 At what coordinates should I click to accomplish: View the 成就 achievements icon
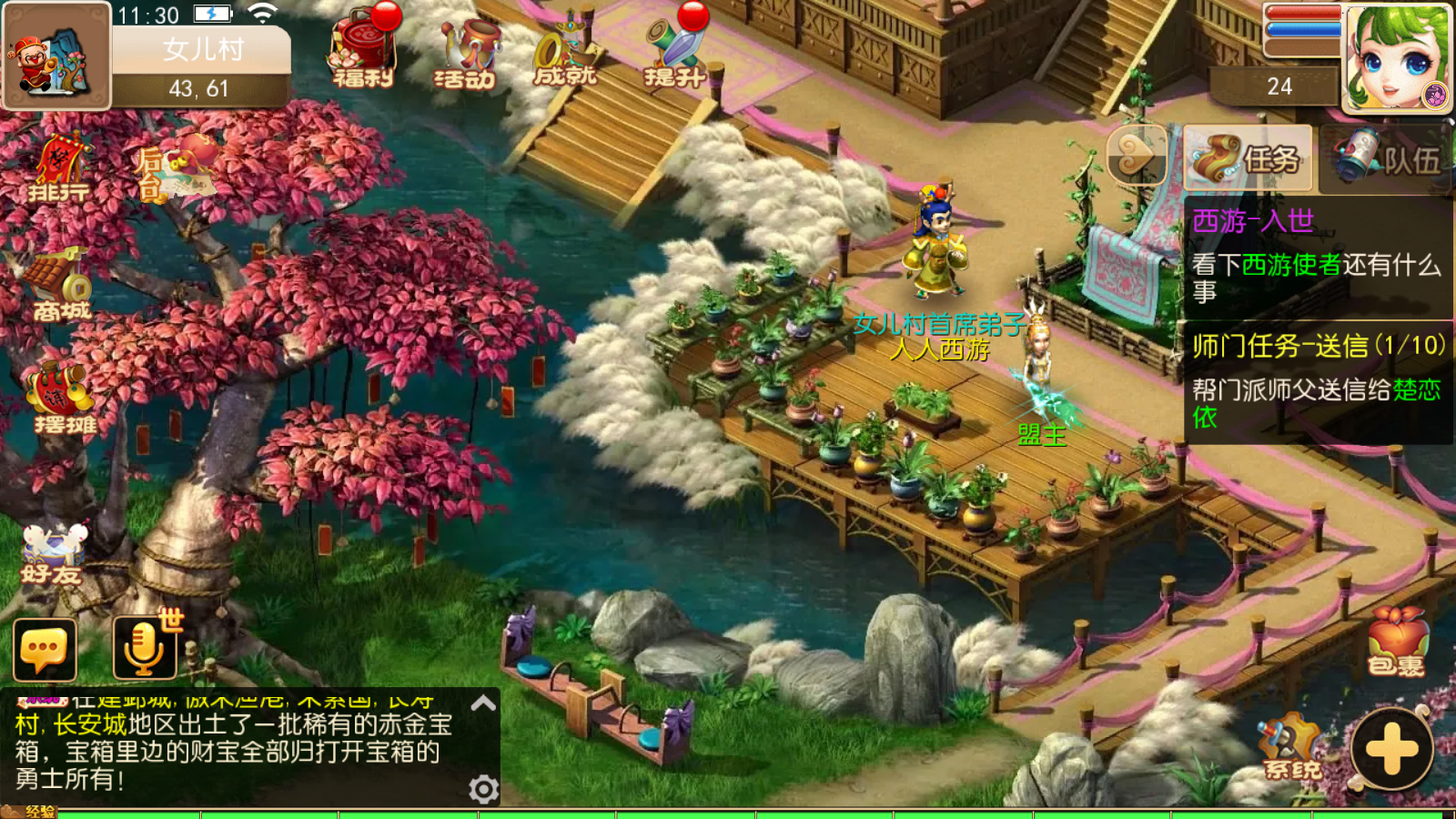pyautogui.click(x=565, y=55)
